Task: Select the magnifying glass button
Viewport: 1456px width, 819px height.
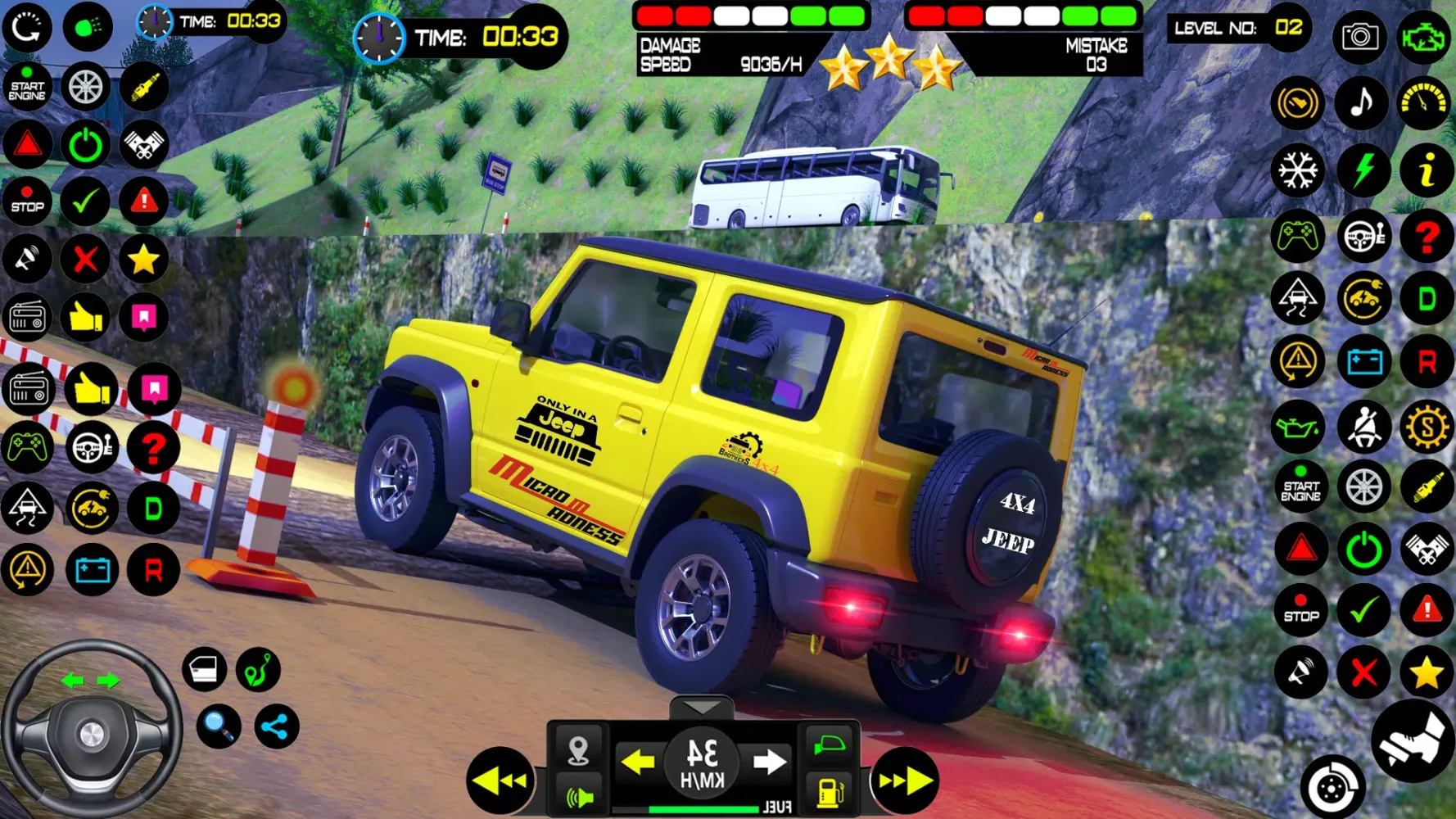Action: coord(219,726)
